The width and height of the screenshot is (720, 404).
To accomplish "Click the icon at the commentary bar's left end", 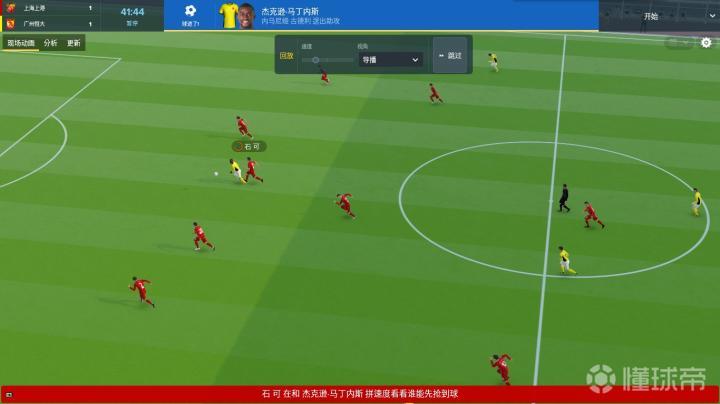I will 8,395.
